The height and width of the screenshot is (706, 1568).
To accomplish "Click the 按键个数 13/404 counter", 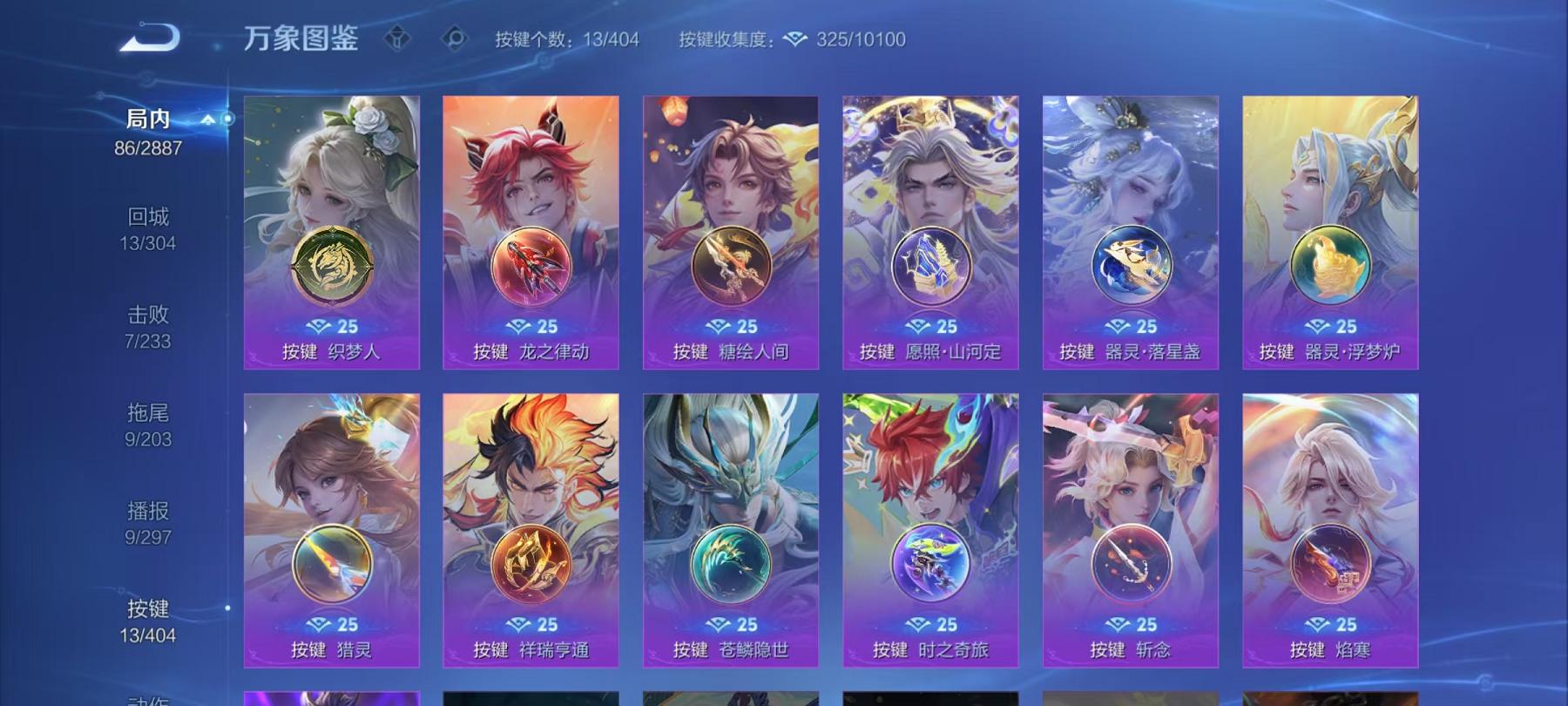I will click(x=566, y=38).
